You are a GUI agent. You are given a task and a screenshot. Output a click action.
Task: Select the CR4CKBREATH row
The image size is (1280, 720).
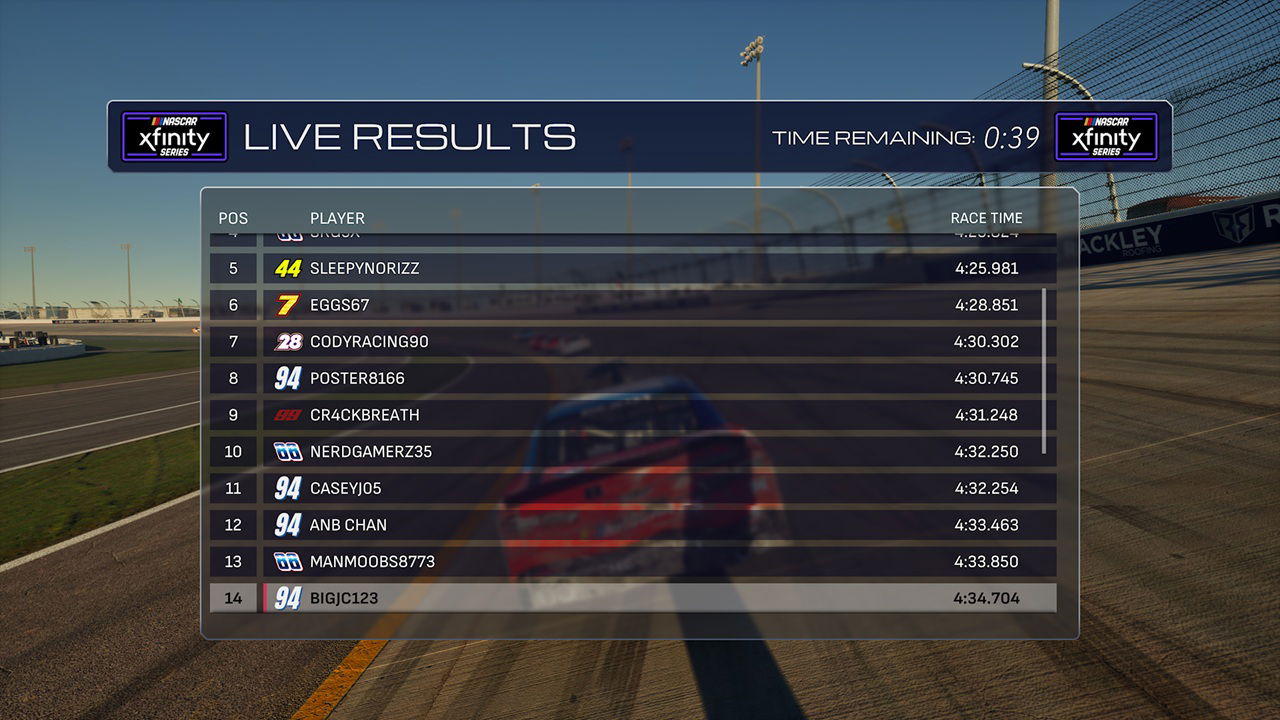(632, 415)
